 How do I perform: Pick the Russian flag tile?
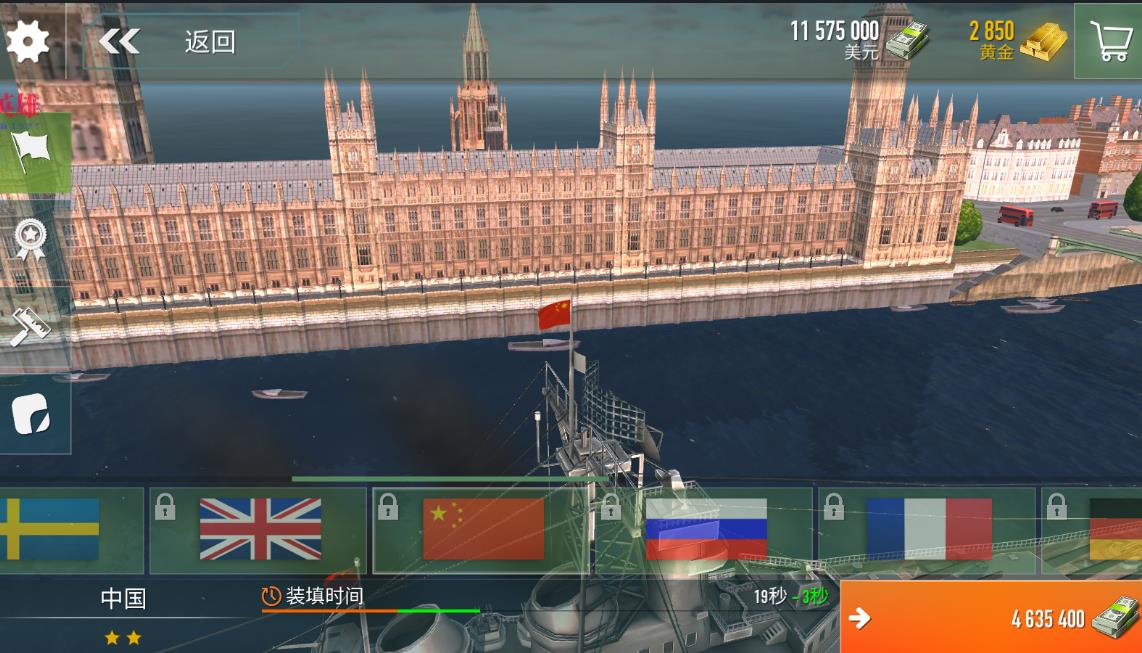coord(705,530)
